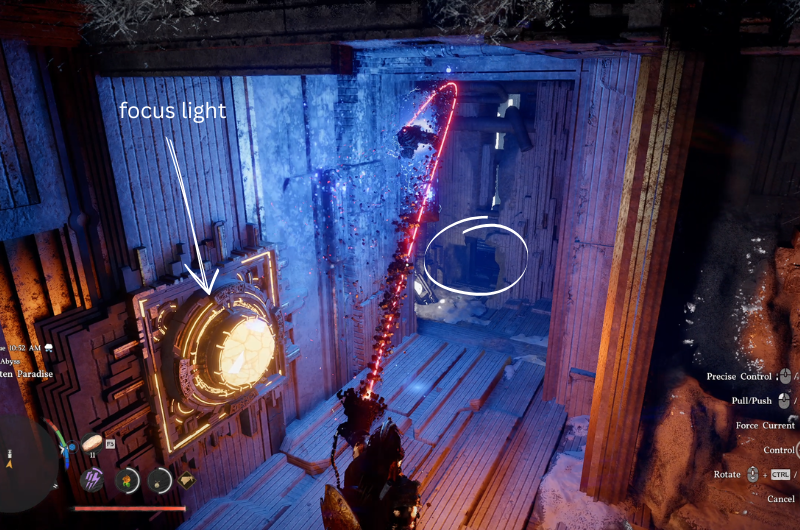
Task: Open the gold diamond-shaped icon
Action: pyautogui.click(x=187, y=480)
